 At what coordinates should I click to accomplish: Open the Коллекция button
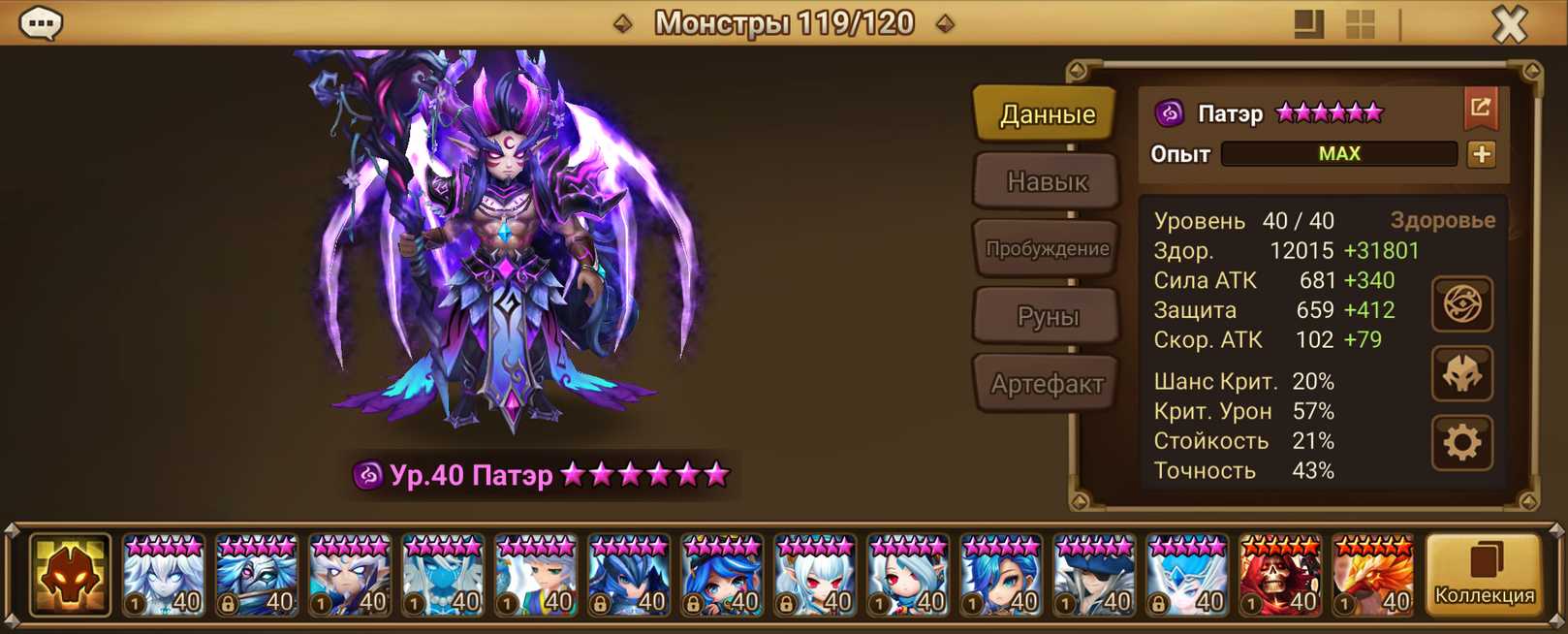click(1484, 576)
